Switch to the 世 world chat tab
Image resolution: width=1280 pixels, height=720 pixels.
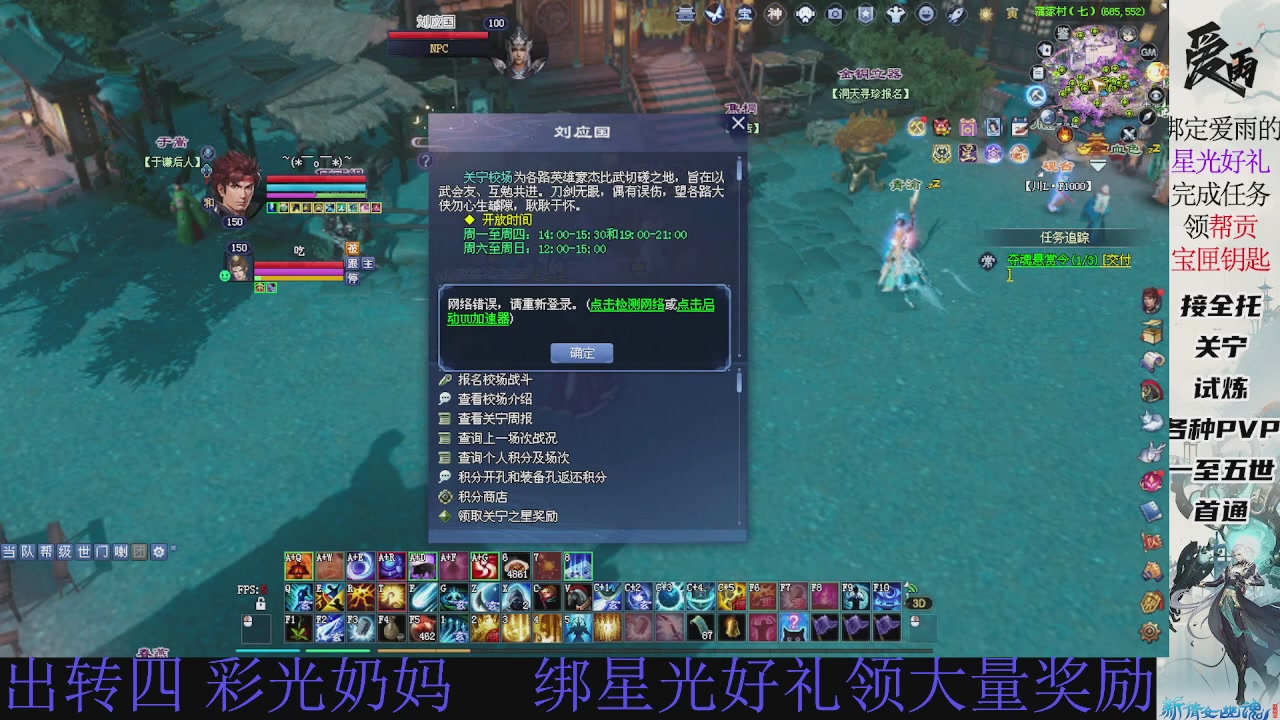pos(84,551)
